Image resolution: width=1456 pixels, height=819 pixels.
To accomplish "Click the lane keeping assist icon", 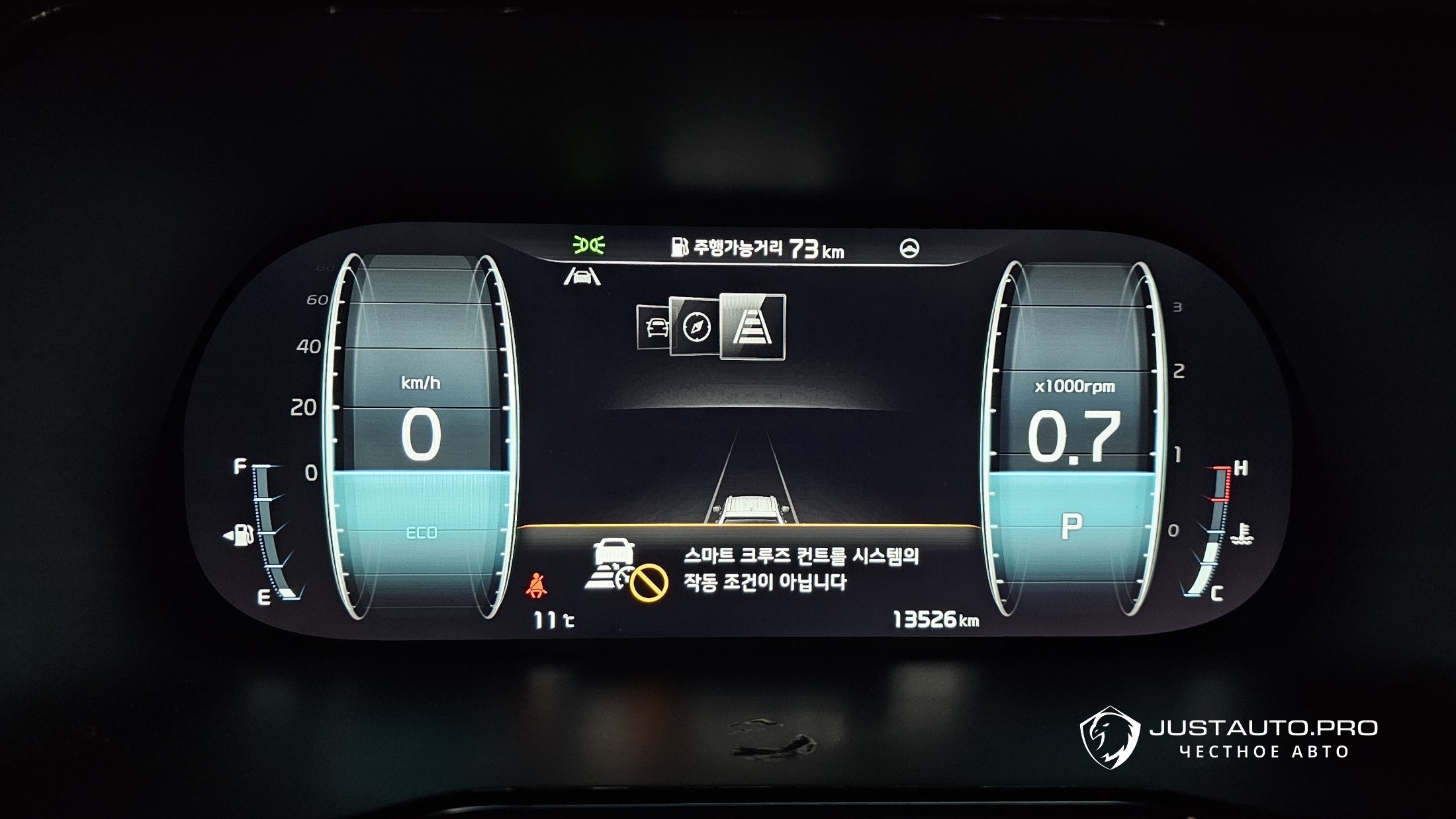I will 582,276.
